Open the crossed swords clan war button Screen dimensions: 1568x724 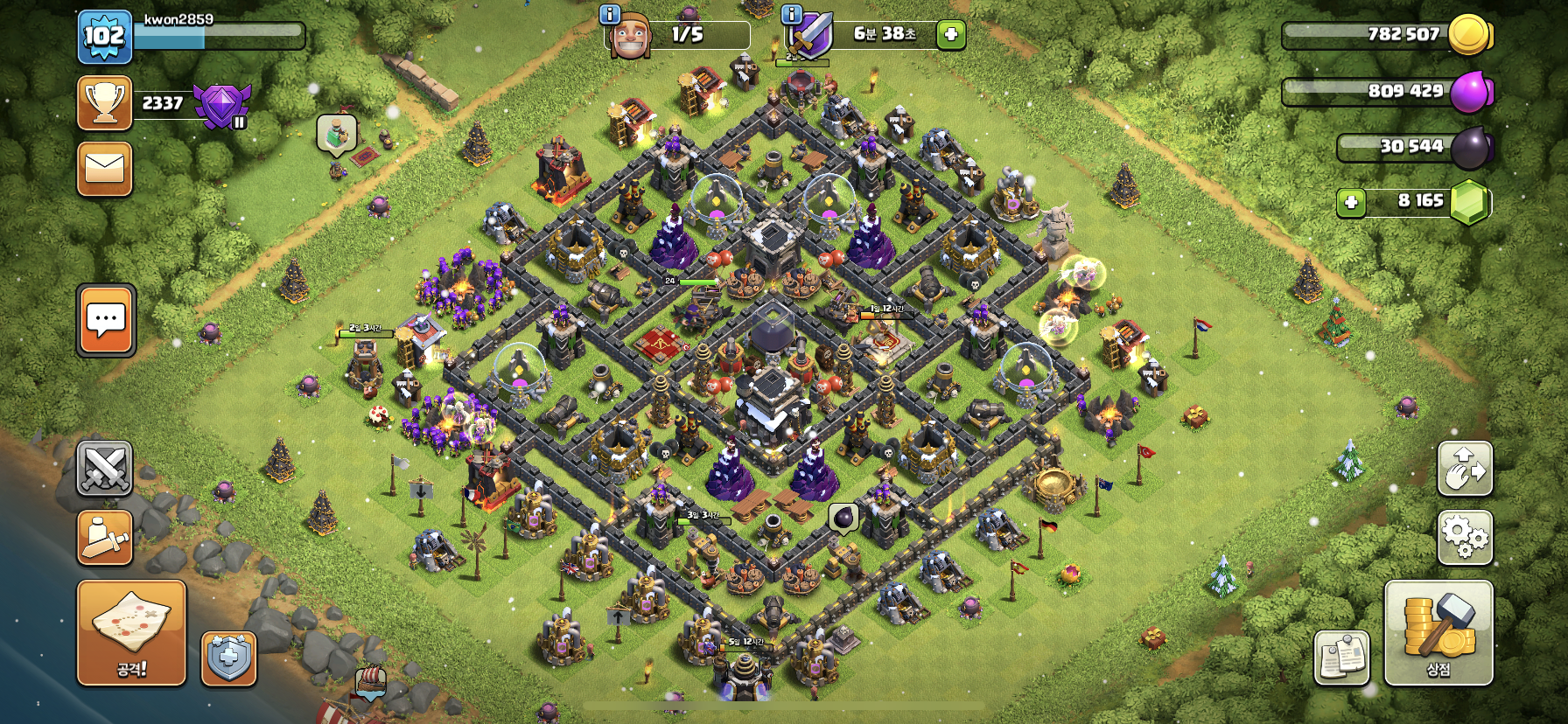pos(105,469)
